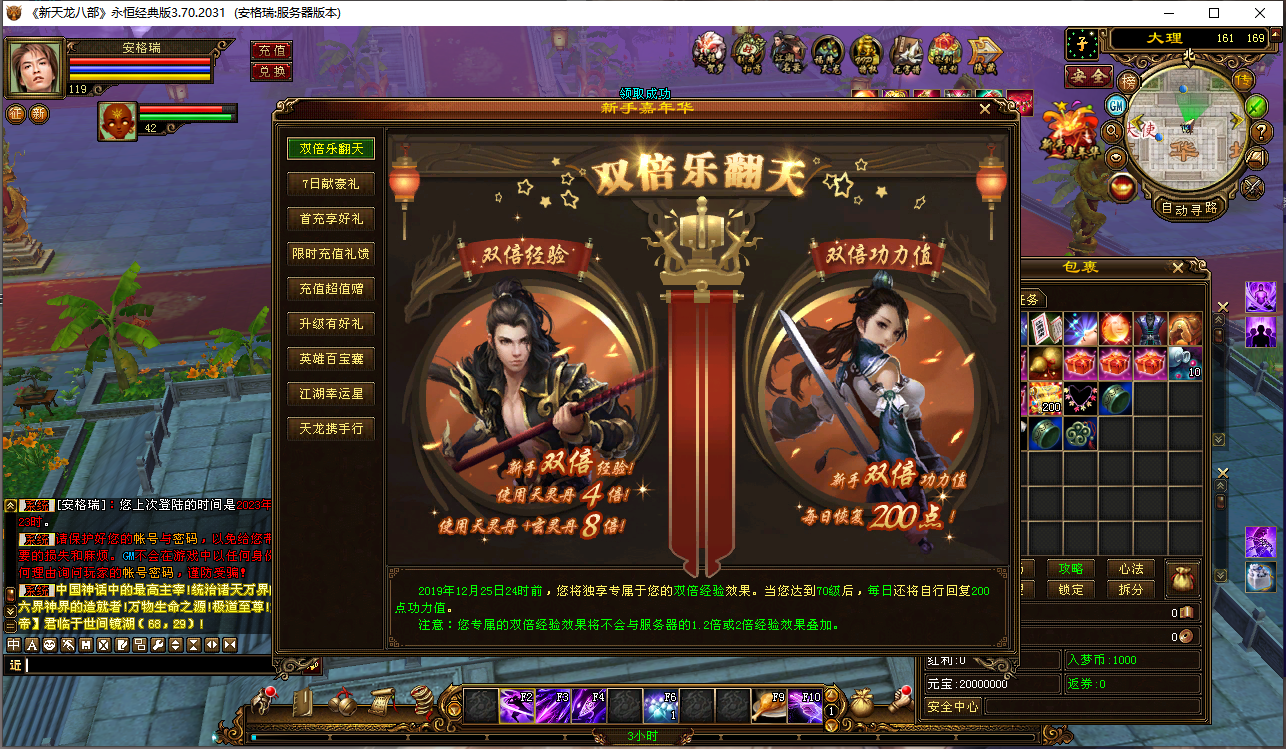The height and width of the screenshot is (749, 1286).
Task: Toggle the 锁定 lock option in the bag
Action: tap(1071, 588)
